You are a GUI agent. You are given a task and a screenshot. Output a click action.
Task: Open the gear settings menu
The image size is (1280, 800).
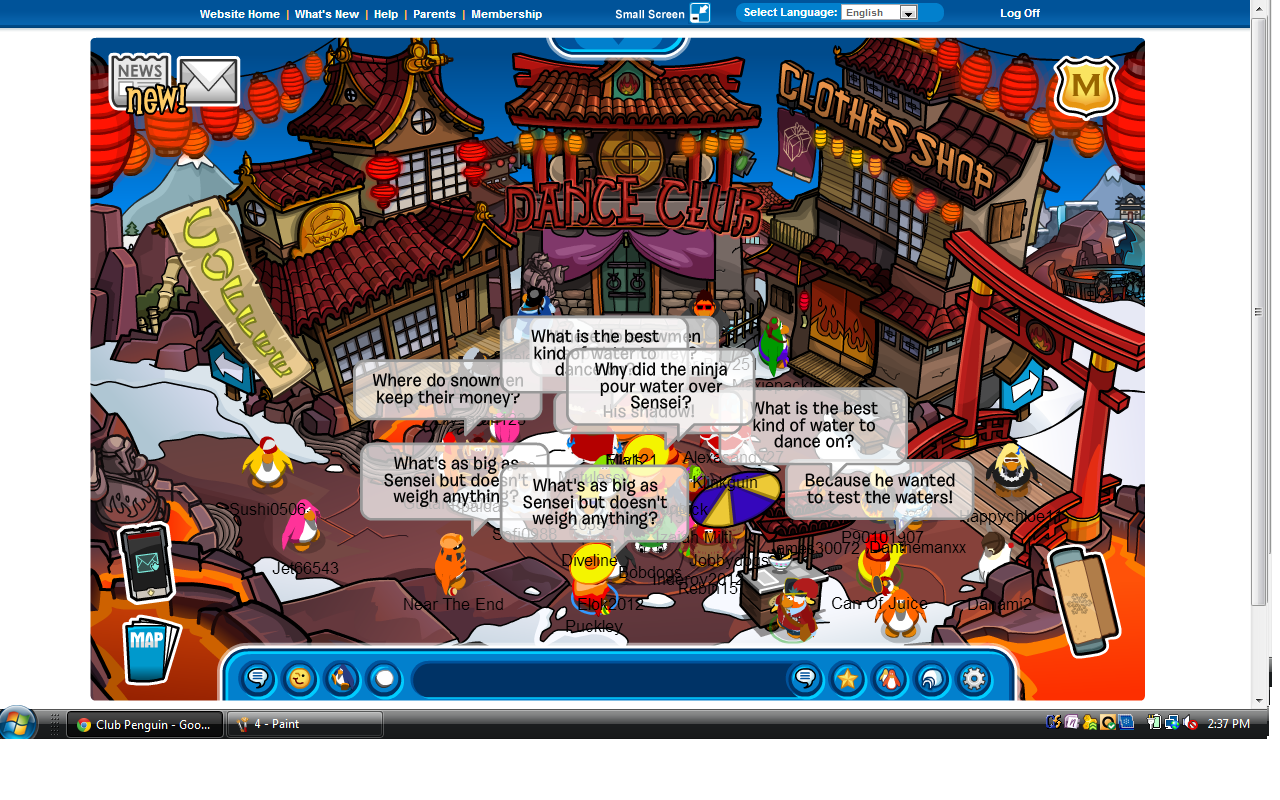pyautogui.click(x=973, y=680)
